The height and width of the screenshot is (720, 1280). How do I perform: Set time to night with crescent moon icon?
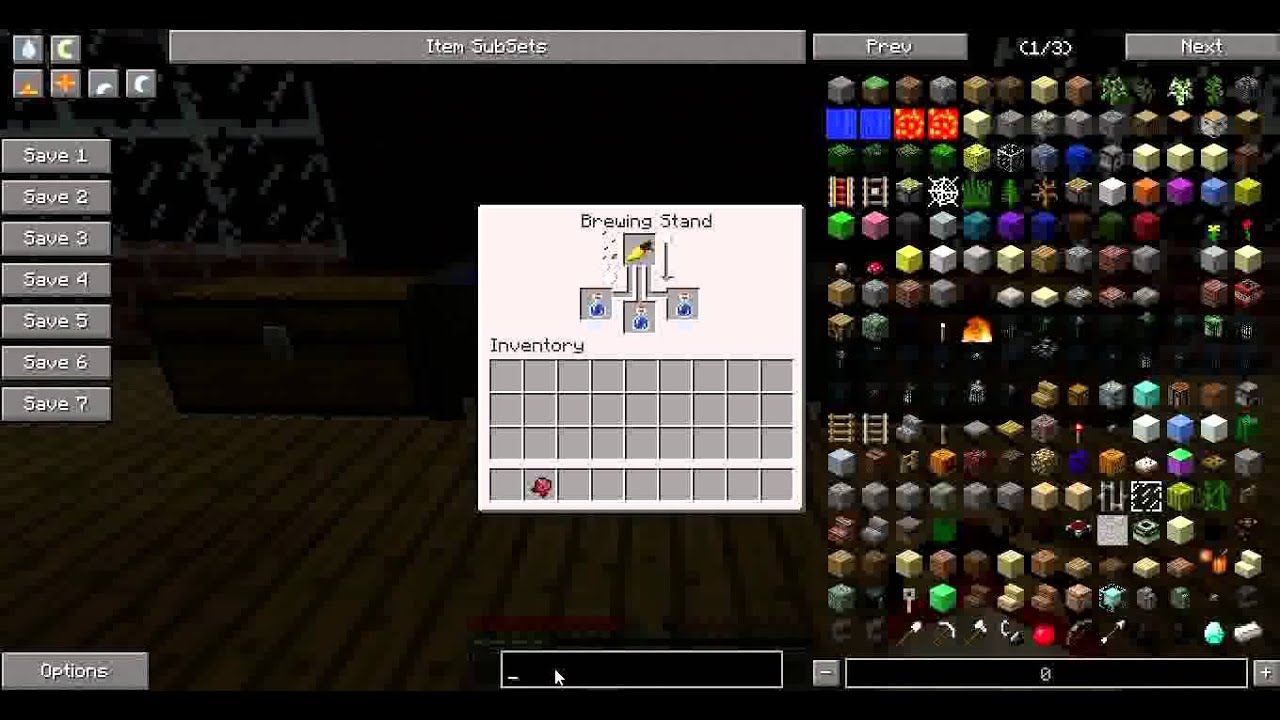(138, 84)
